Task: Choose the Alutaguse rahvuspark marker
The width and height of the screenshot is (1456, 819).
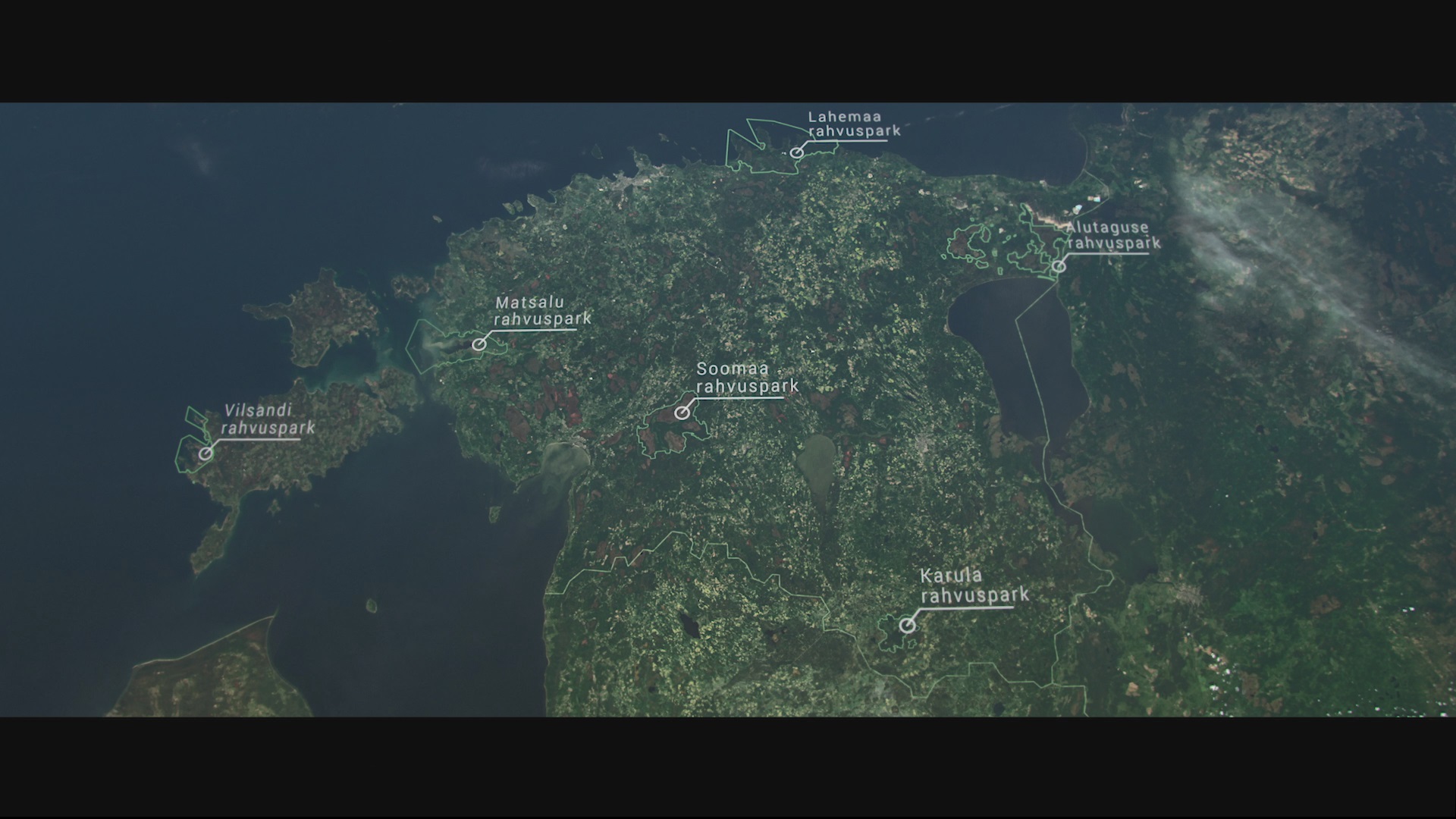Action: pyautogui.click(x=1059, y=266)
